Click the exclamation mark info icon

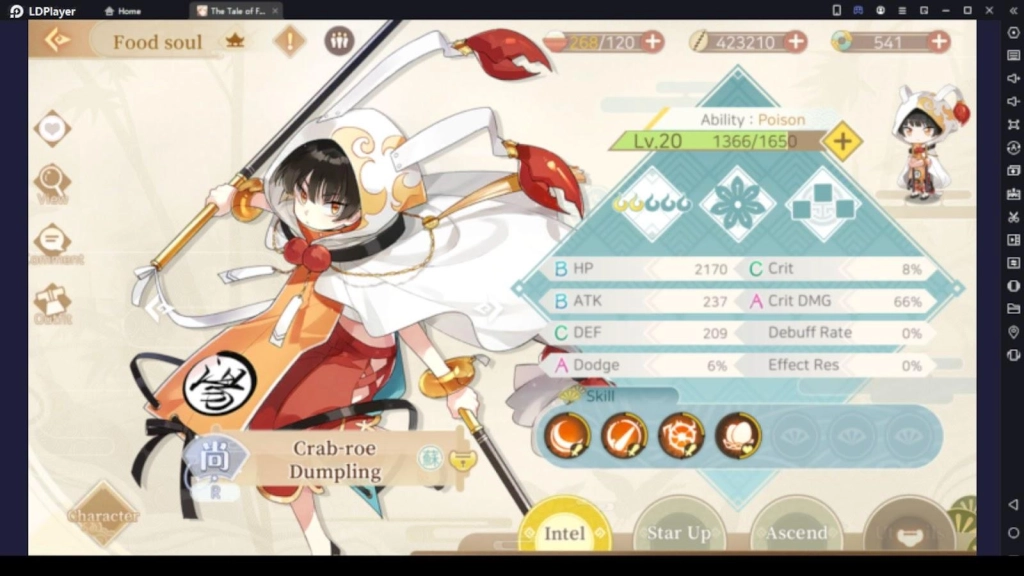coord(290,41)
